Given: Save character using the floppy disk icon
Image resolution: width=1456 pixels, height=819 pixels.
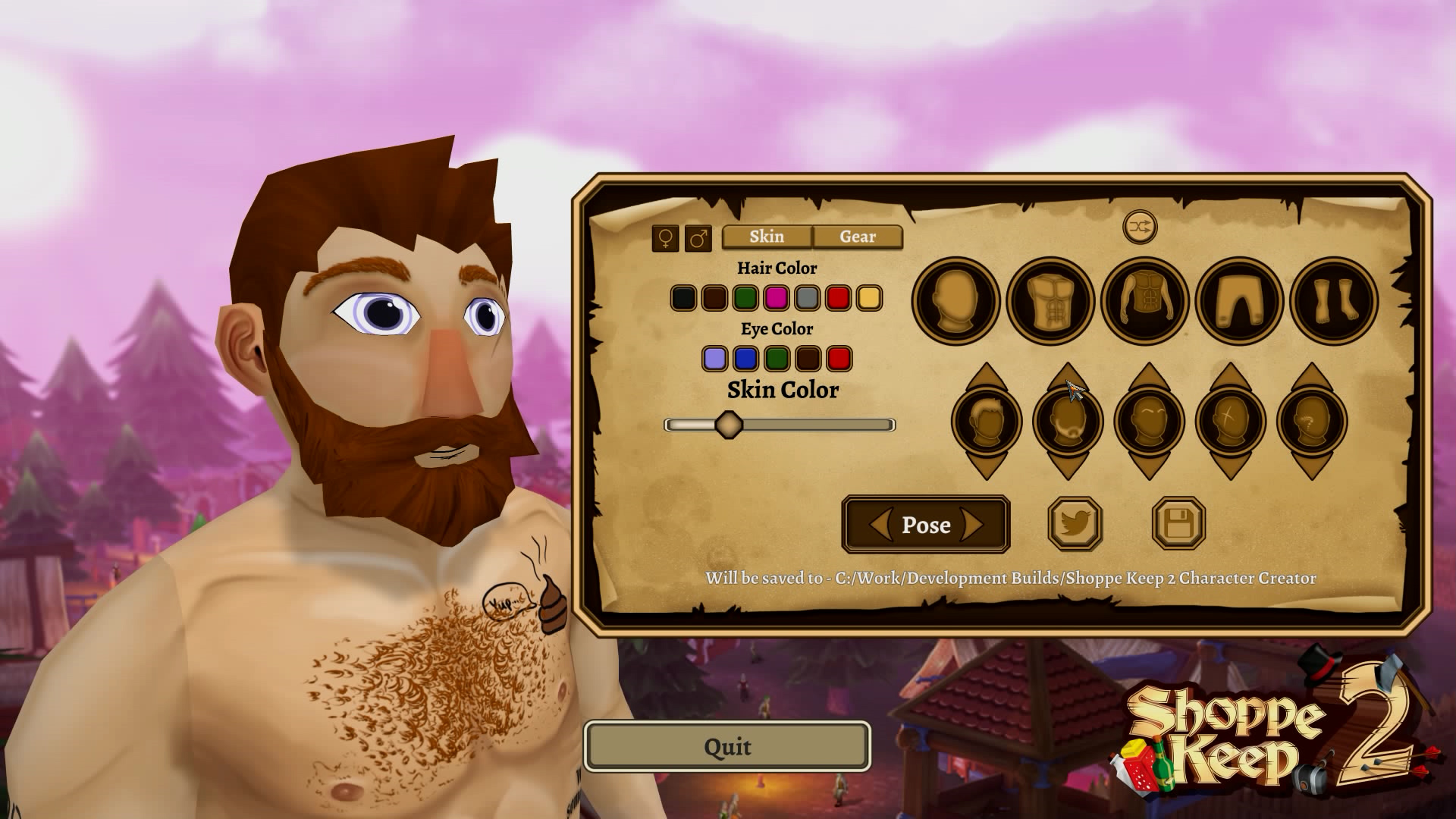Looking at the screenshot, I should coord(1179,525).
